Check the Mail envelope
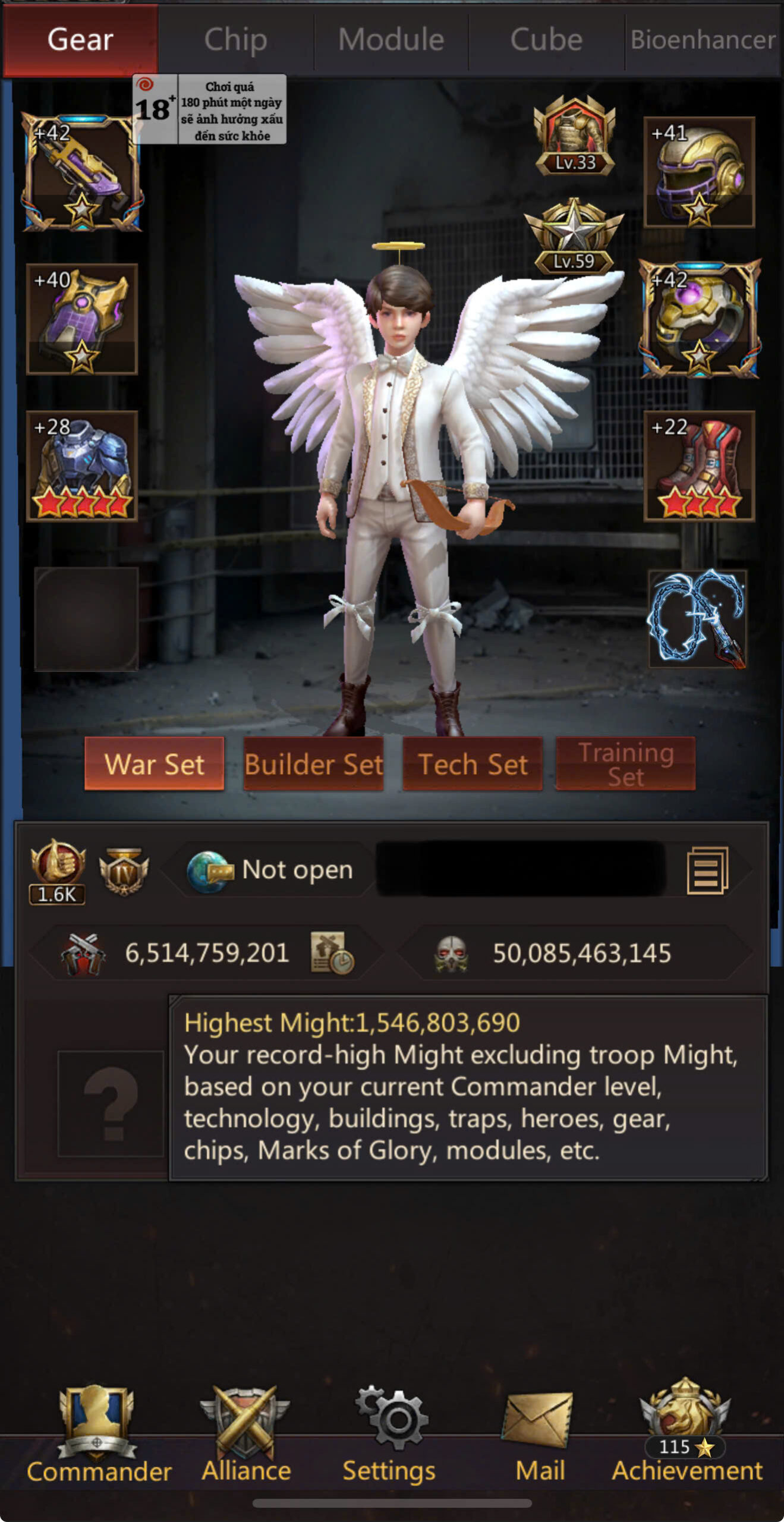The height and width of the screenshot is (1522, 784). tap(539, 1433)
